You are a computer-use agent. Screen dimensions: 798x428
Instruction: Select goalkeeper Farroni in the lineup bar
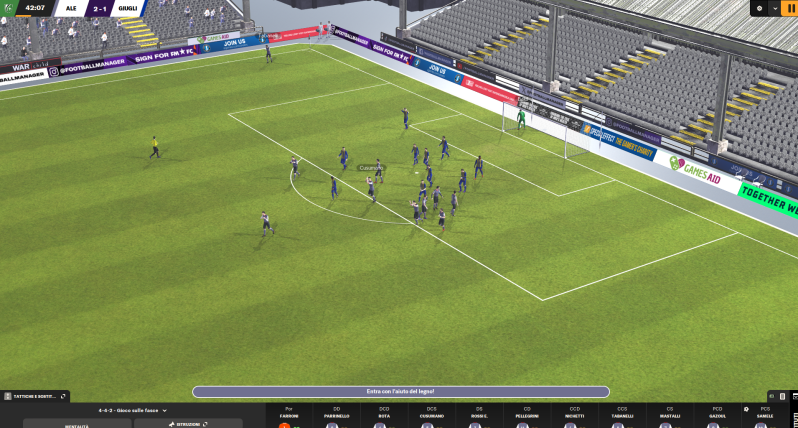[x=289, y=415]
